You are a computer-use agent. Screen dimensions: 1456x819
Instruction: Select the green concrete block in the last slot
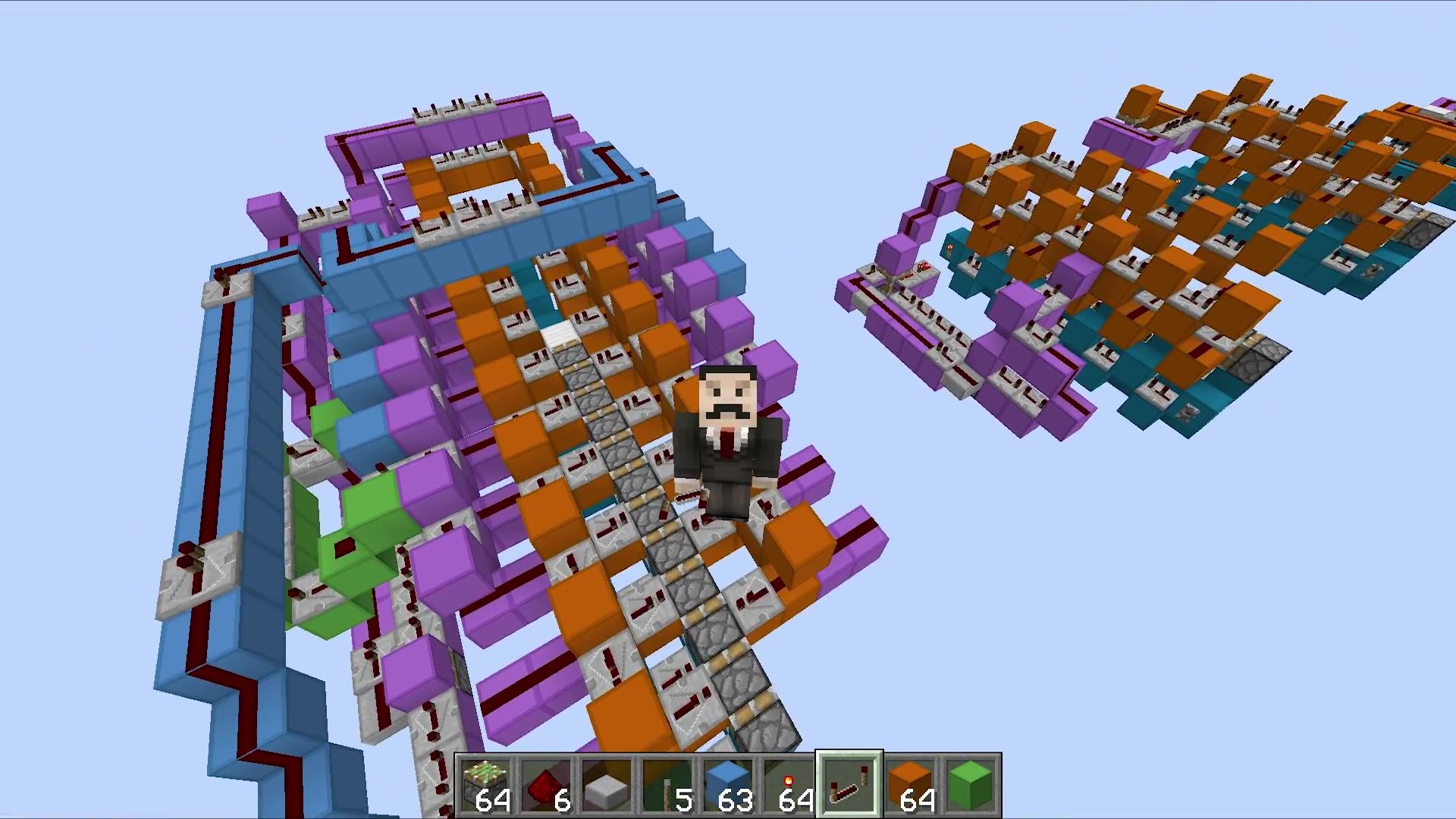(969, 781)
